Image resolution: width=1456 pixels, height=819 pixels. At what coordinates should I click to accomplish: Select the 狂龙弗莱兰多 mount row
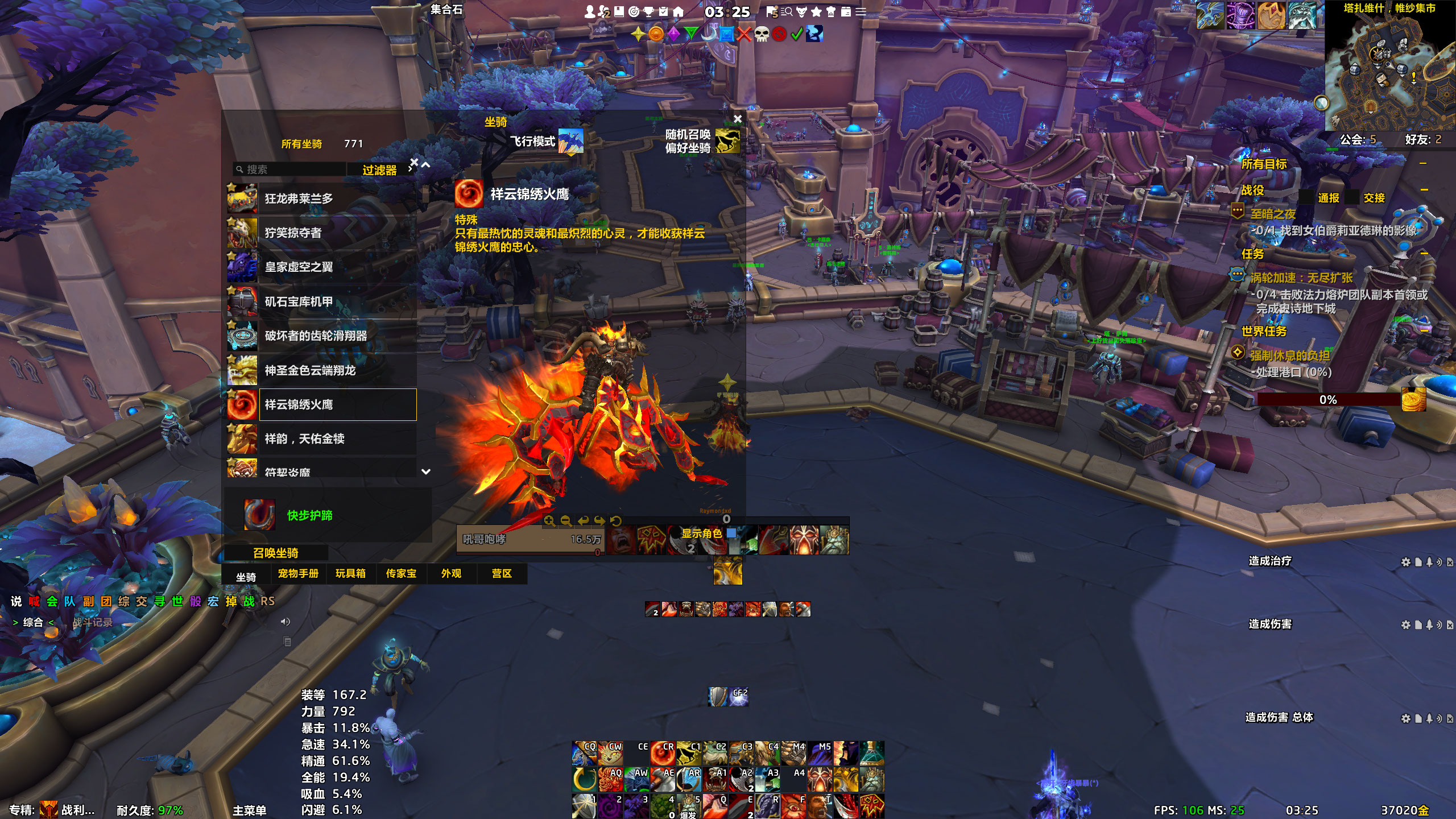pos(321,199)
